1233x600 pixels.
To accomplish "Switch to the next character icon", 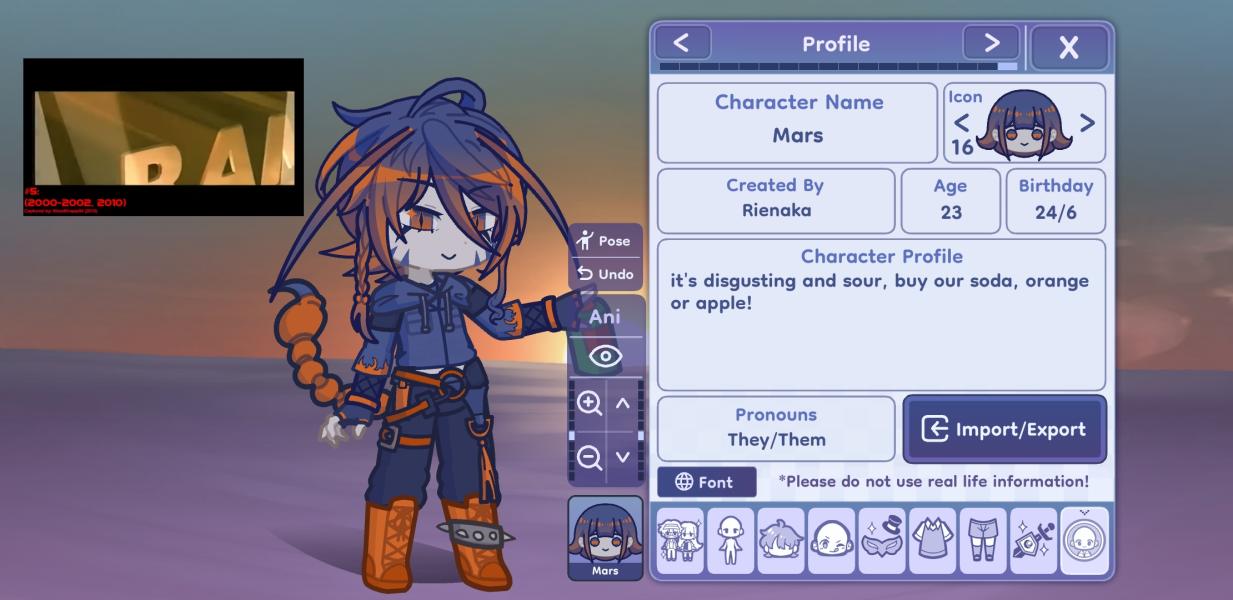I will (1087, 123).
